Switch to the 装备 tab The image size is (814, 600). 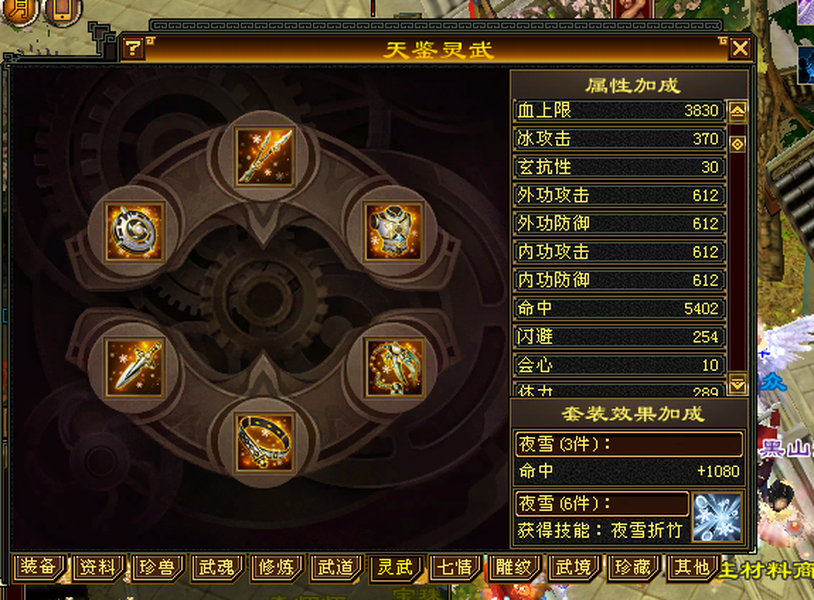39,568
